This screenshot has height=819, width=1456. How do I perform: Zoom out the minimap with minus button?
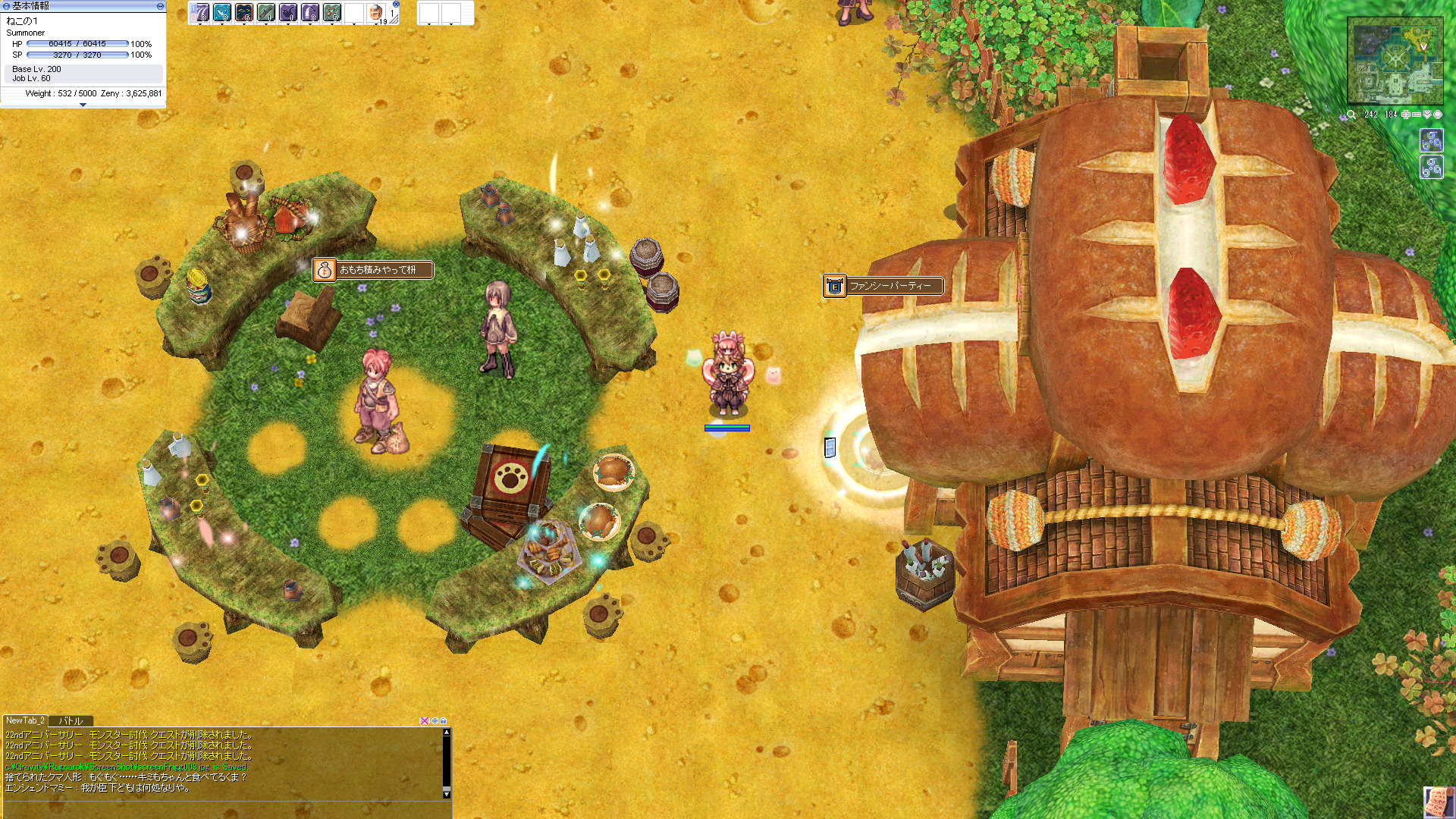click(1416, 115)
